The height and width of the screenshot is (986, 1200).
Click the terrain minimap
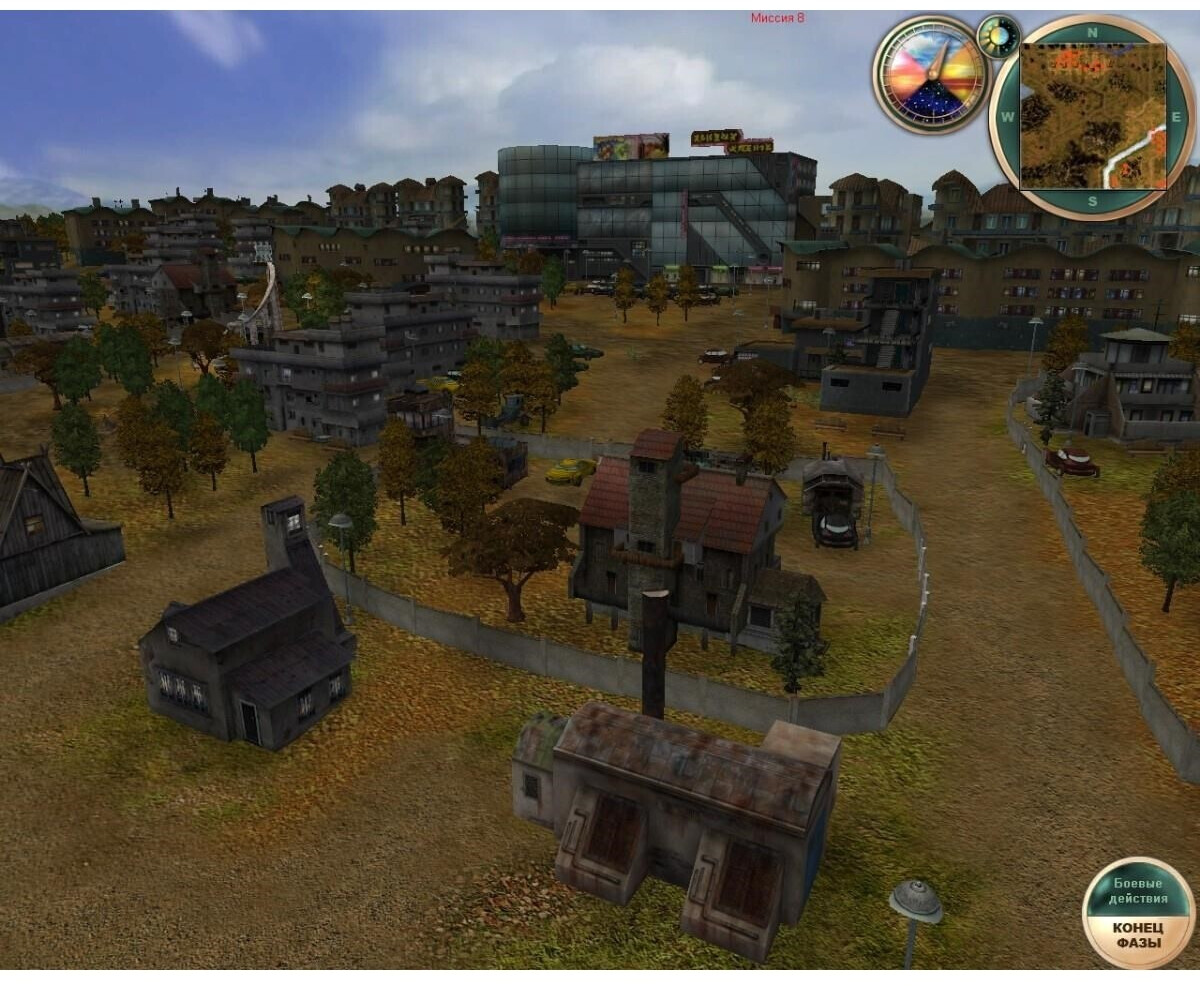[1092, 116]
